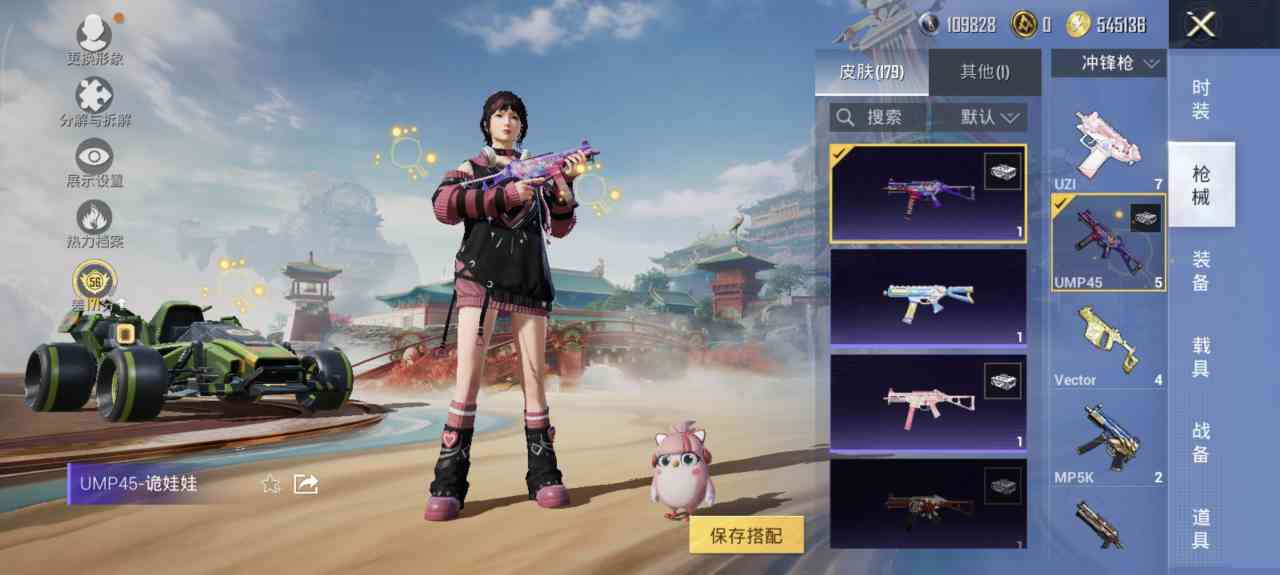Screen dimensions: 1280x575
Task: Expand the 冲锋枪 weapon type dropdown
Action: (x=1108, y=63)
